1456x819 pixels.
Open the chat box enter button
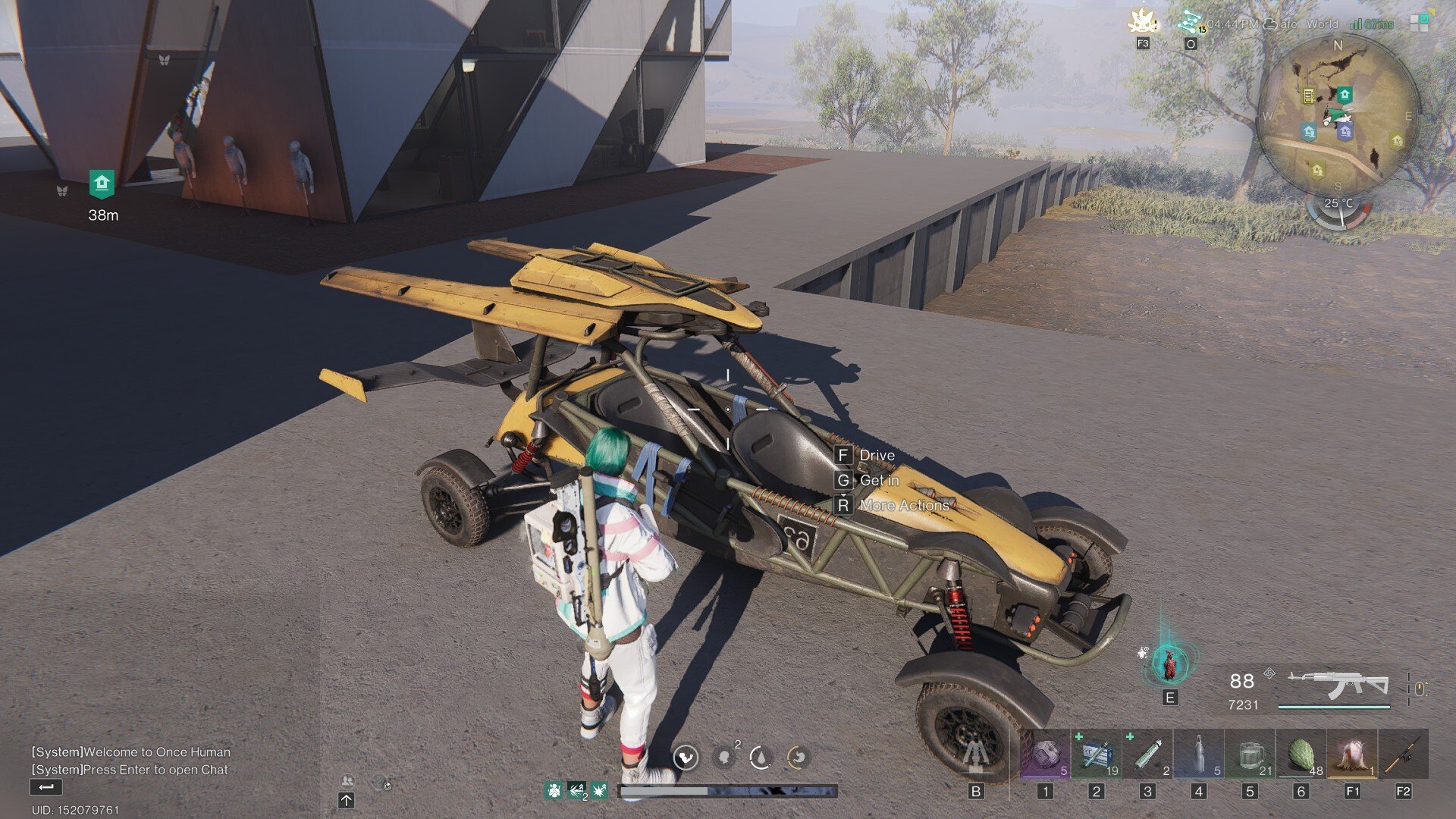45,788
